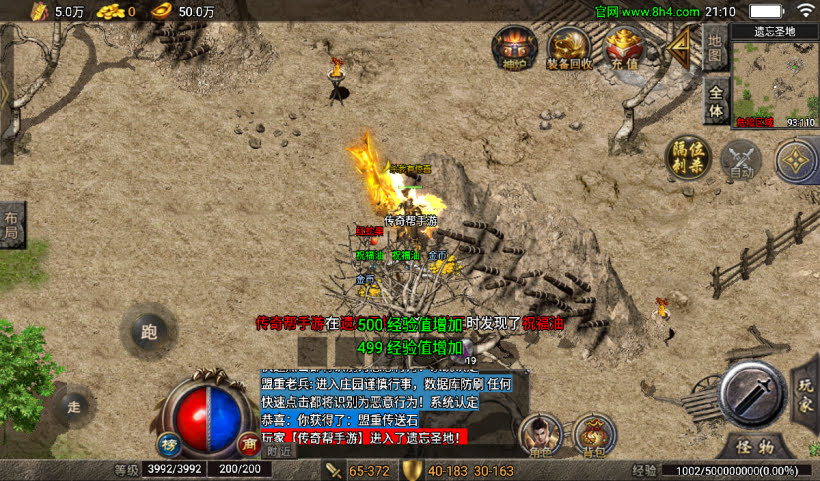Open the 布局 layout side tab
The image size is (820, 481).
click(x=12, y=225)
